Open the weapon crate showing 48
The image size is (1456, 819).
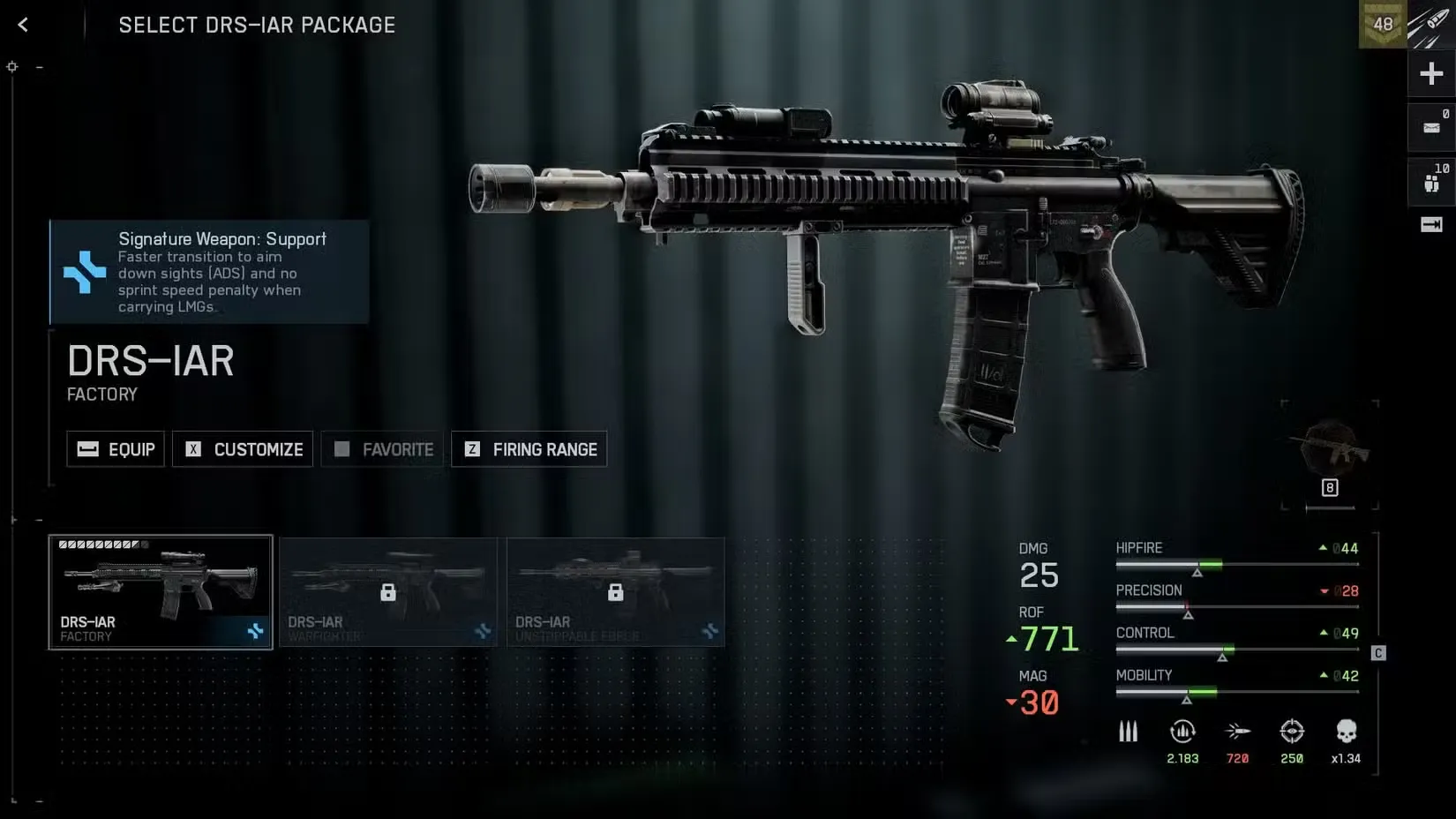[1383, 24]
